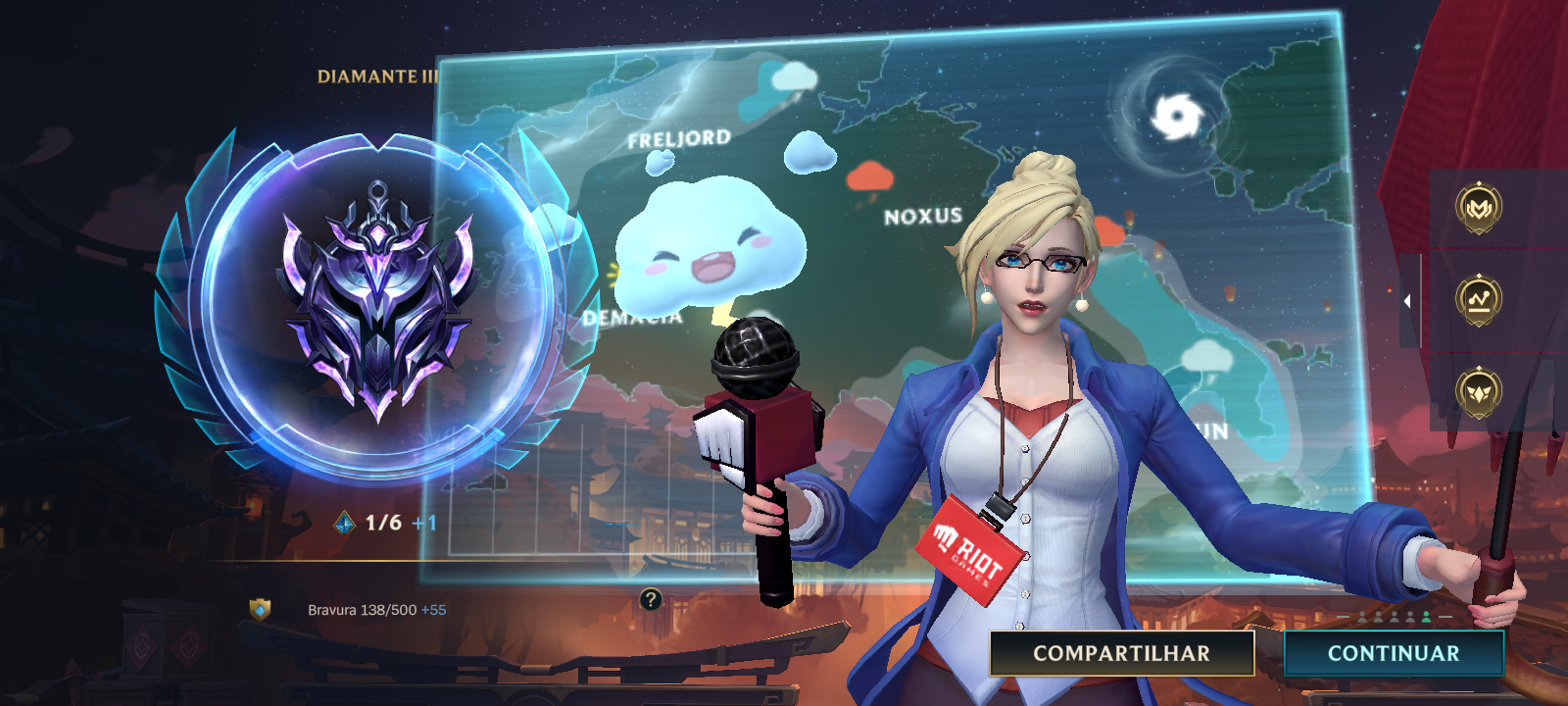Screen dimensions: 1568x706
Task: Click the Bravura shield icon
Action: tap(260, 610)
